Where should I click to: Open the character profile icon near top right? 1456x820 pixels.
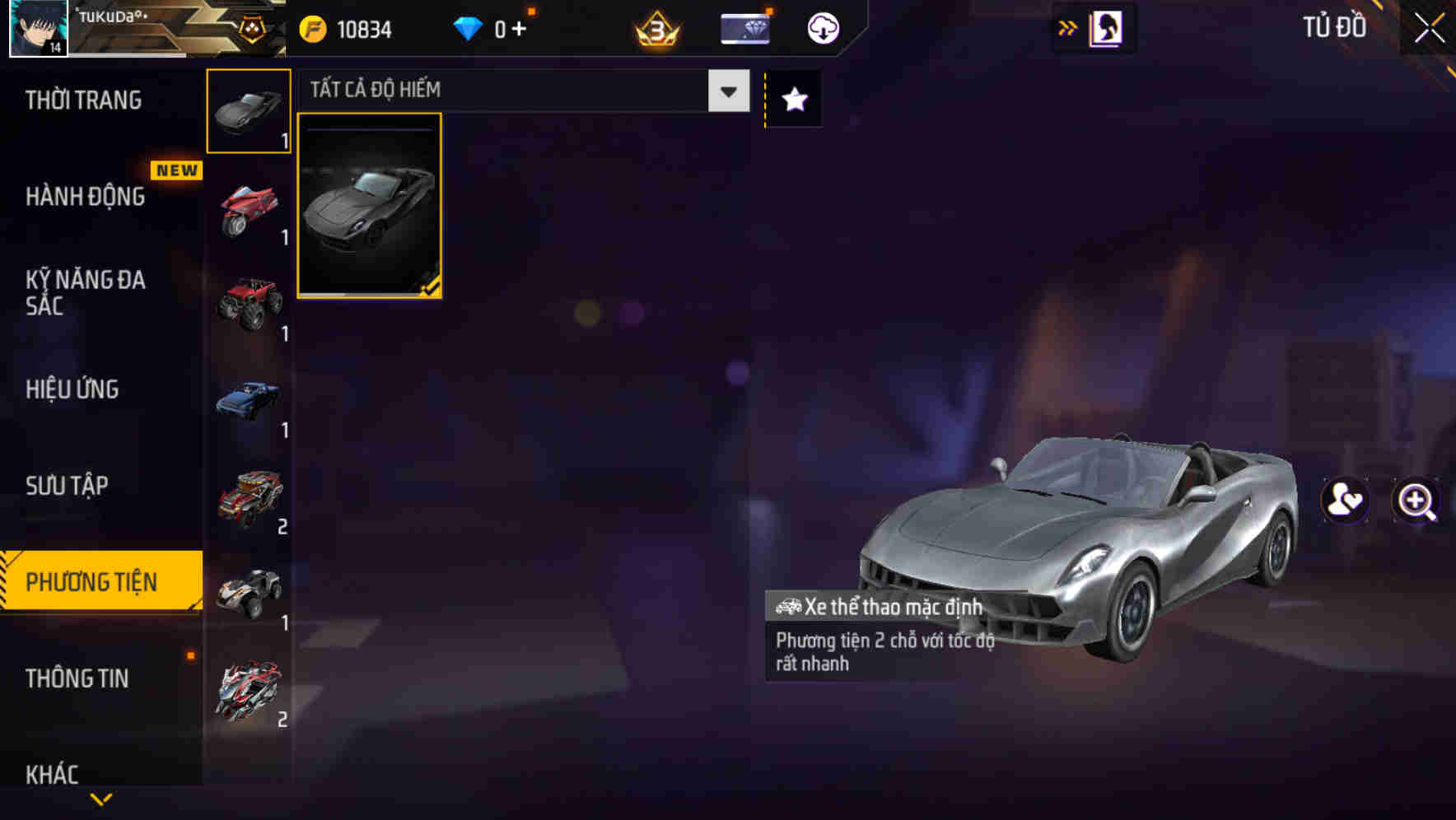pyautogui.click(x=1107, y=27)
